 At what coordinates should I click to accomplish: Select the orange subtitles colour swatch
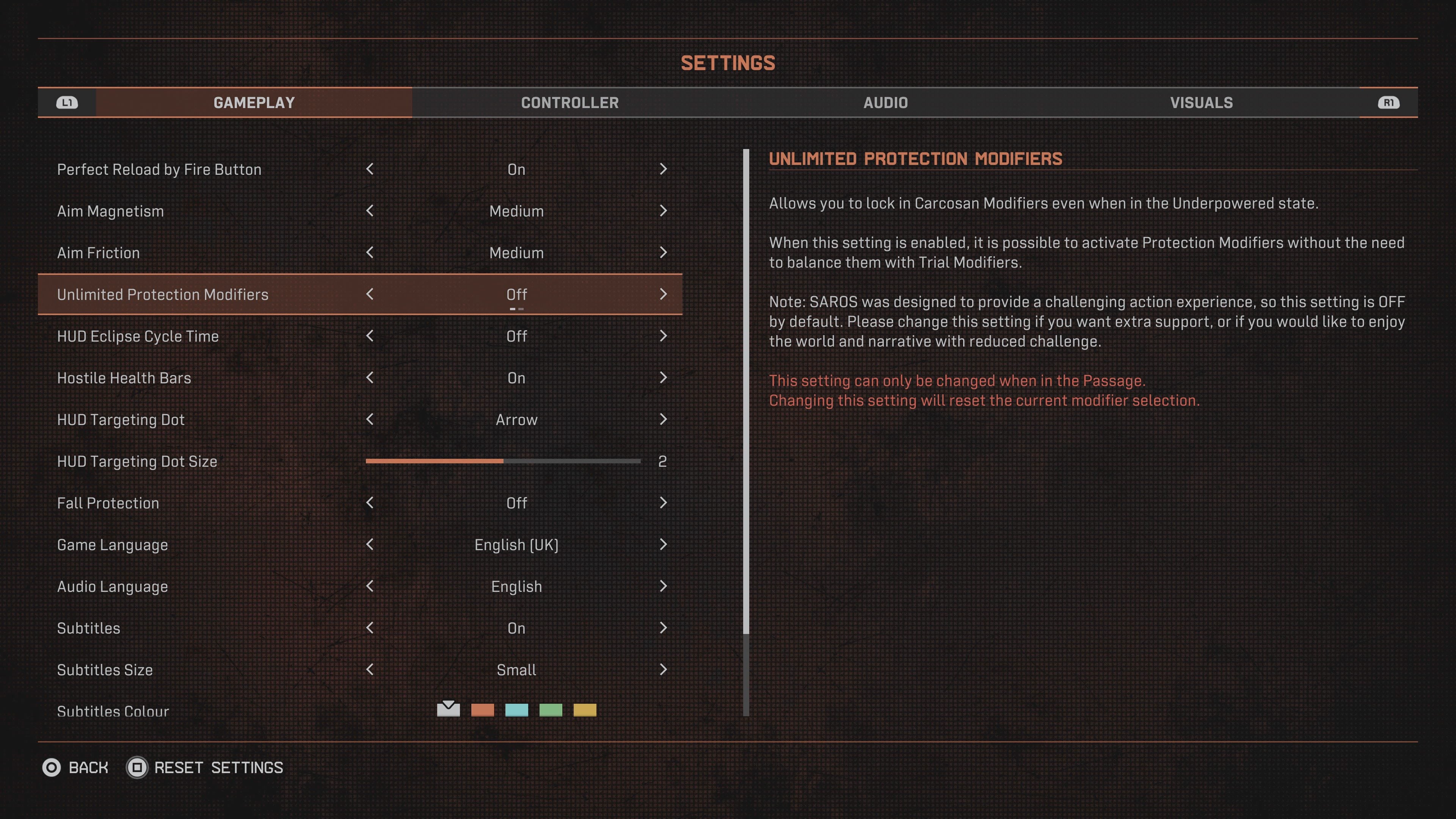pyautogui.click(x=482, y=710)
